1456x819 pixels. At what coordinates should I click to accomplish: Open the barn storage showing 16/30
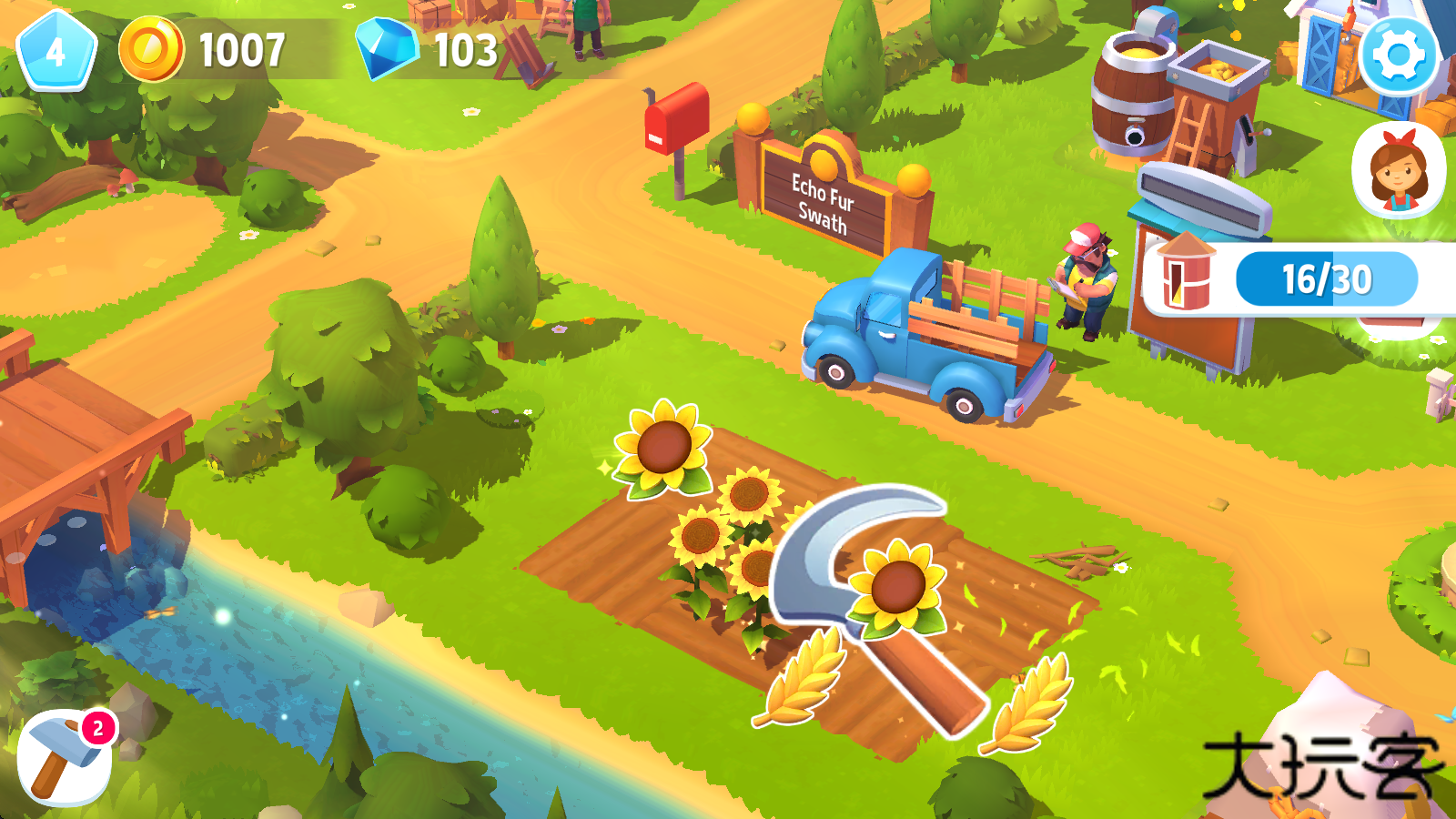(x=1292, y=278)
